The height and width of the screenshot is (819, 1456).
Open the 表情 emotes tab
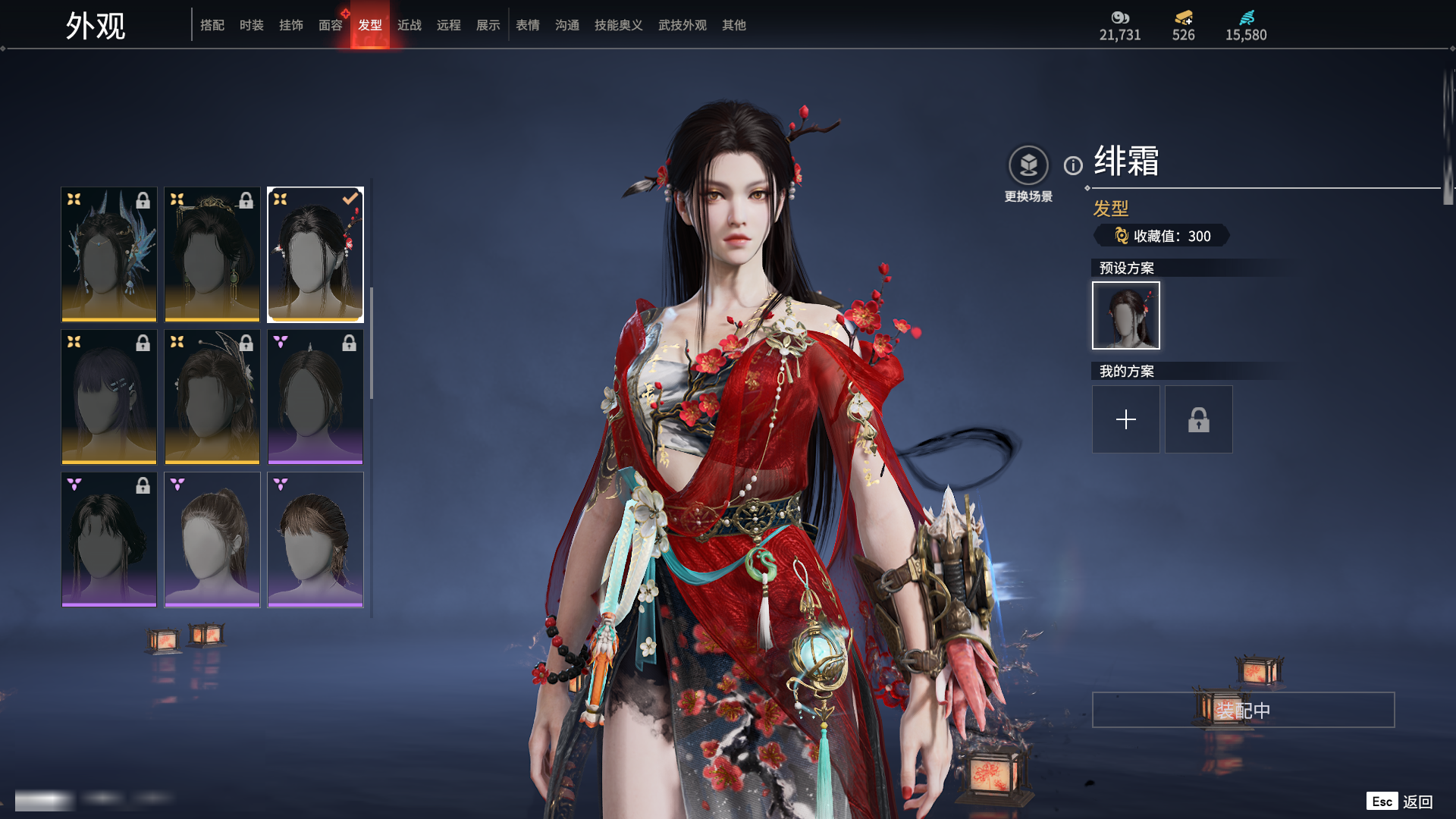[x=527, y=25]
